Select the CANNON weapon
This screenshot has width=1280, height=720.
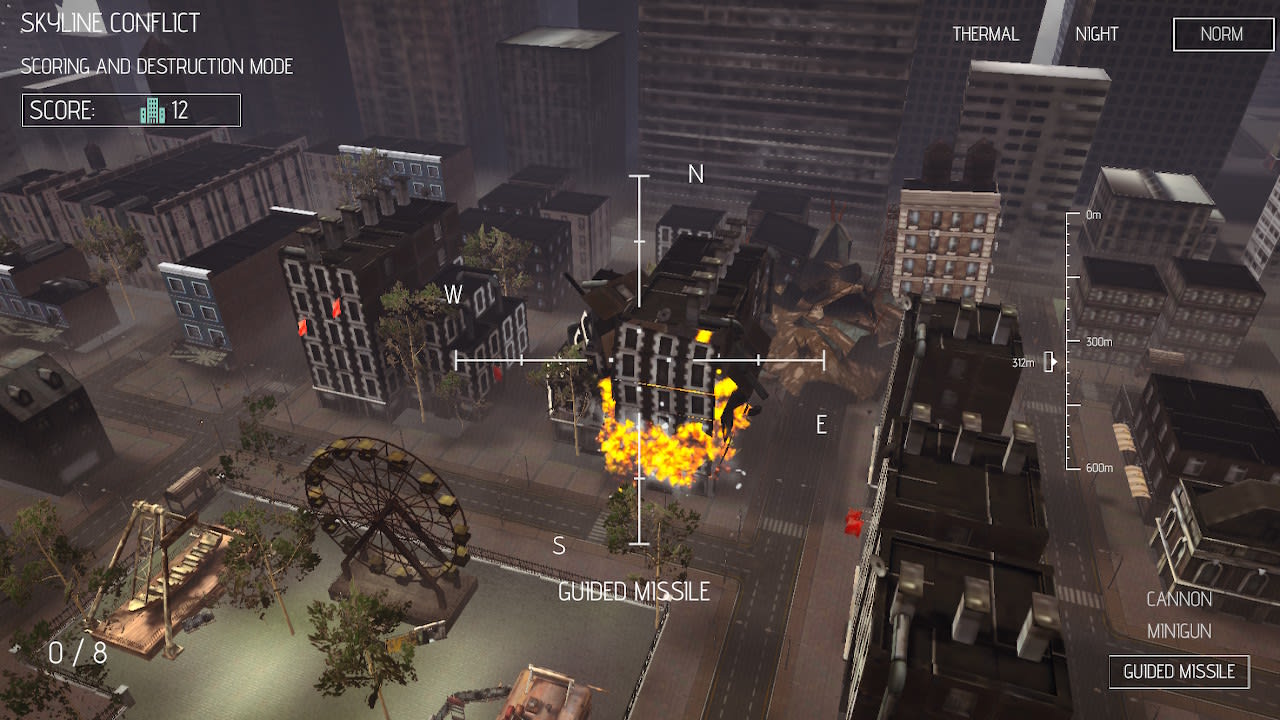click(x=1180, y=599)
